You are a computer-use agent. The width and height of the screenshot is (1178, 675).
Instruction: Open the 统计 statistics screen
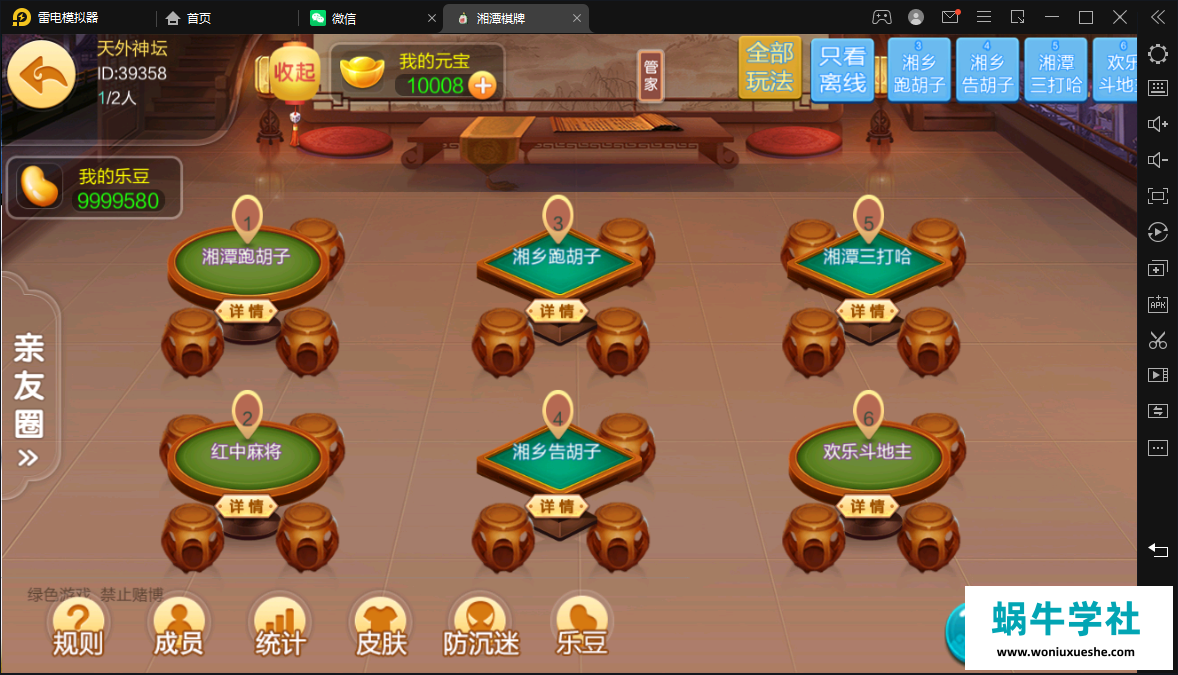pyautogui.click(x=280, y=627)
